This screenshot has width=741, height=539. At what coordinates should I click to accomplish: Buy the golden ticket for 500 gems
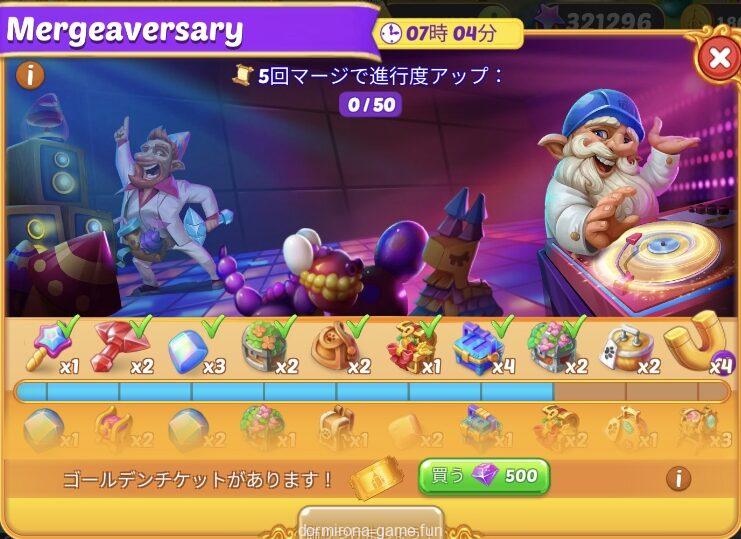pyautogui.click(x=484, y=476)
